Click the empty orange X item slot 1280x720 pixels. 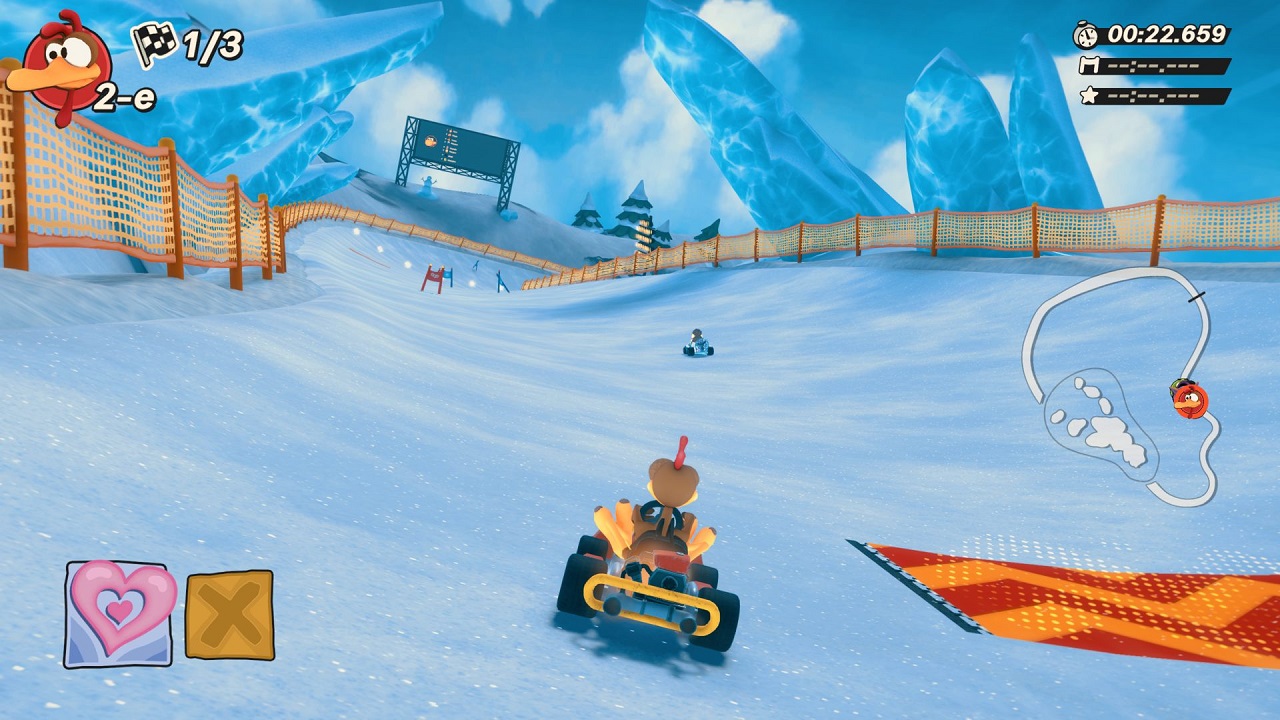point(229,615)
